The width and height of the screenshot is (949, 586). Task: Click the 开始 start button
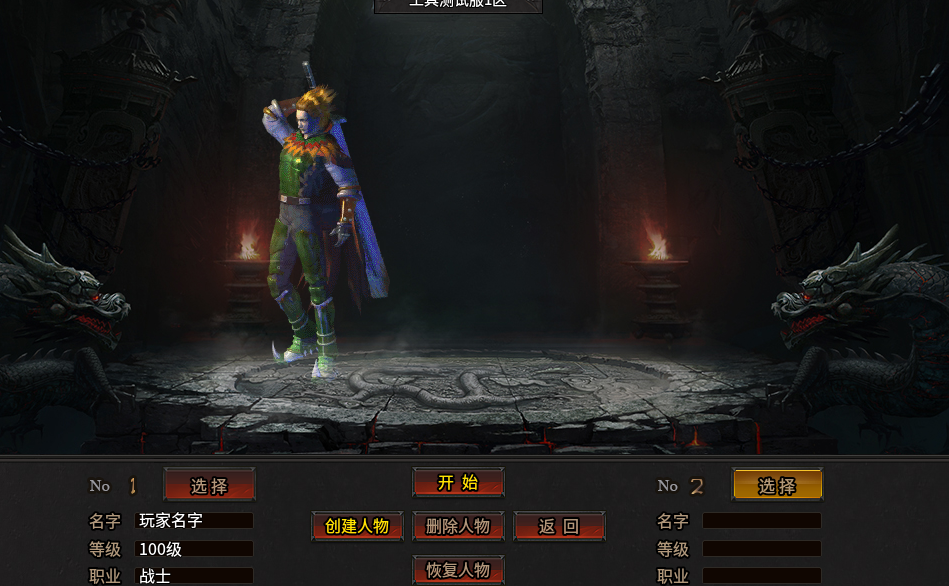click(458, 483)
